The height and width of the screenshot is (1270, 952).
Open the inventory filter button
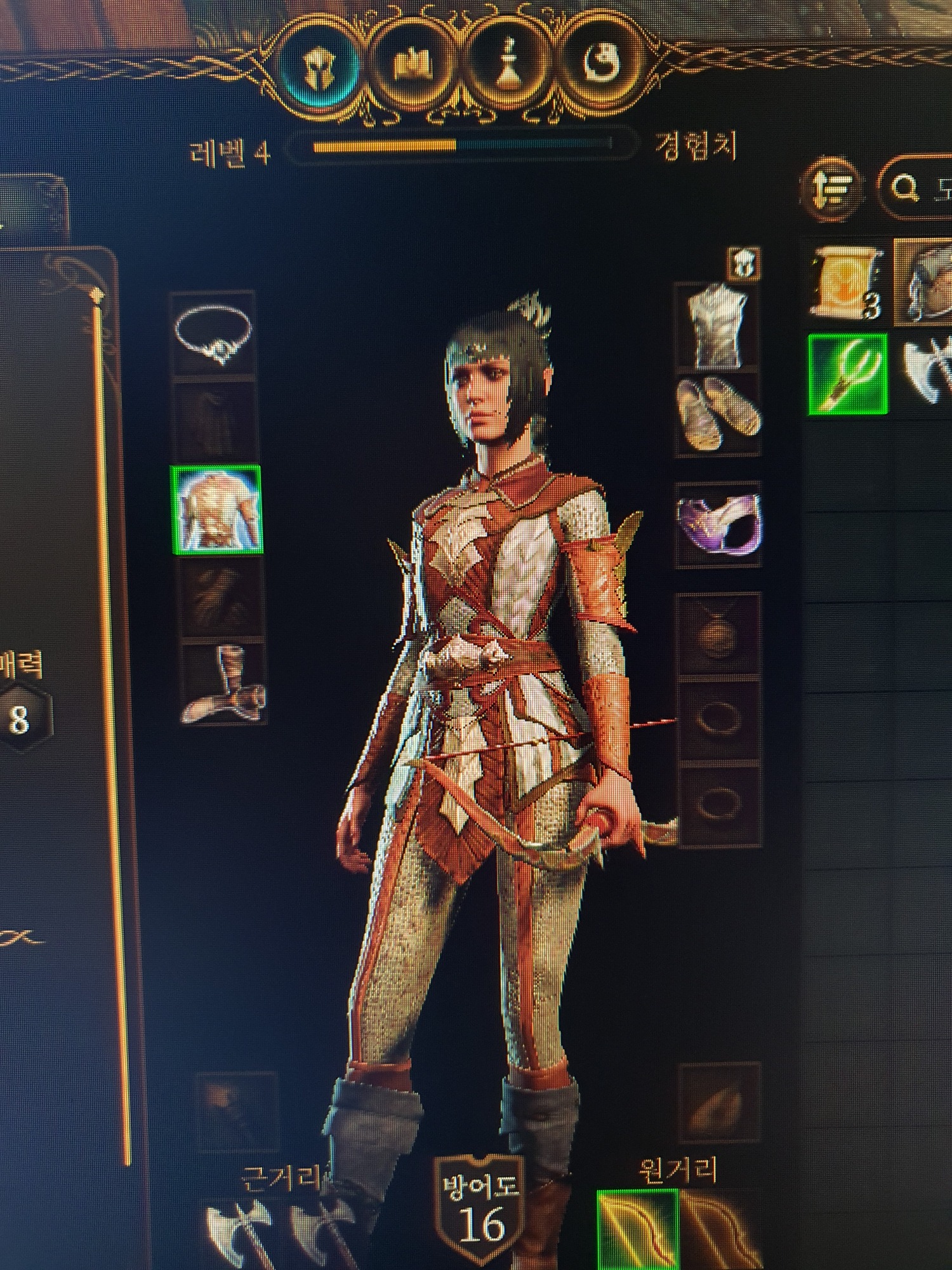(x=832, y=188)
